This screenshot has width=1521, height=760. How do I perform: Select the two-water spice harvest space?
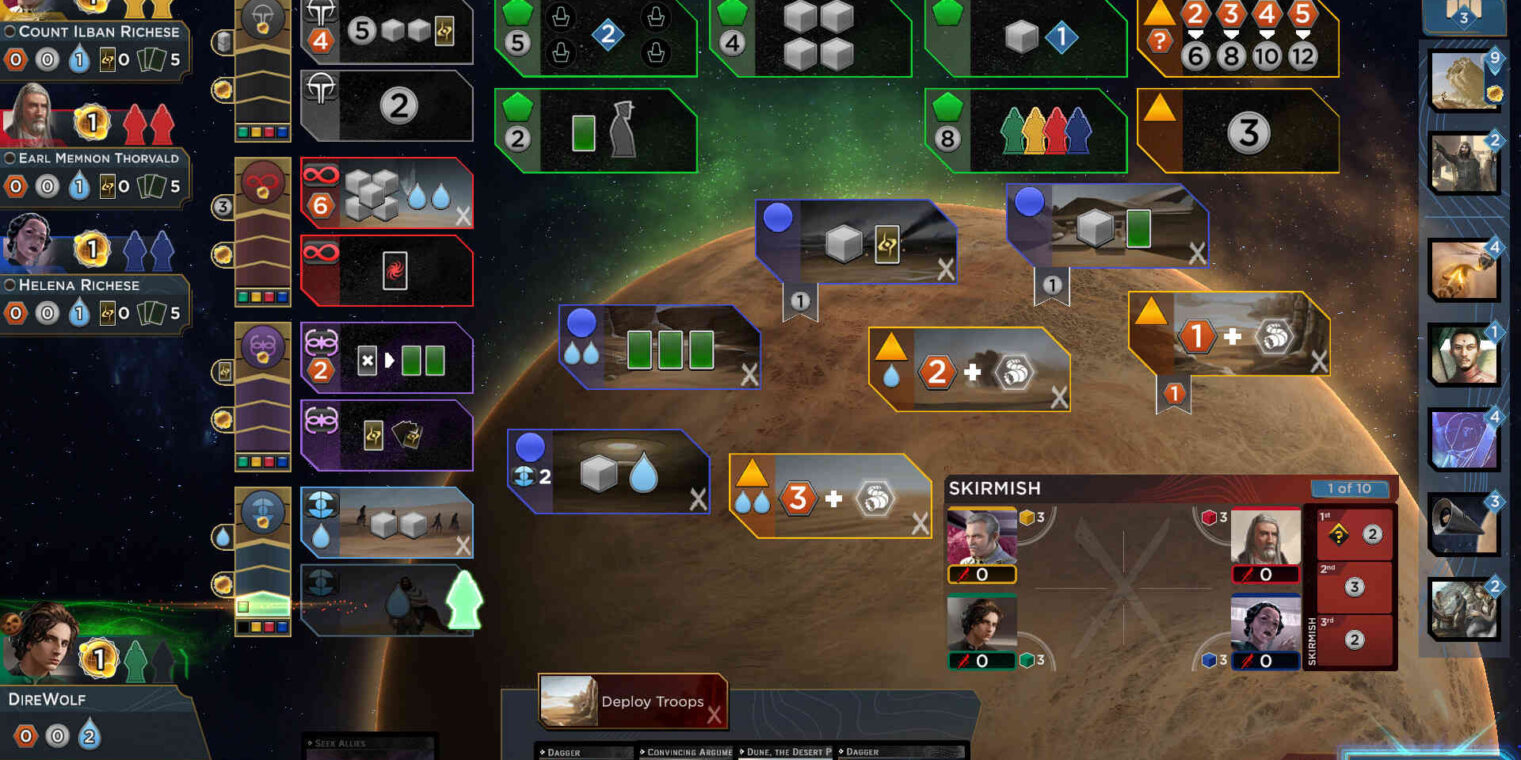click(x=830, y=496)
